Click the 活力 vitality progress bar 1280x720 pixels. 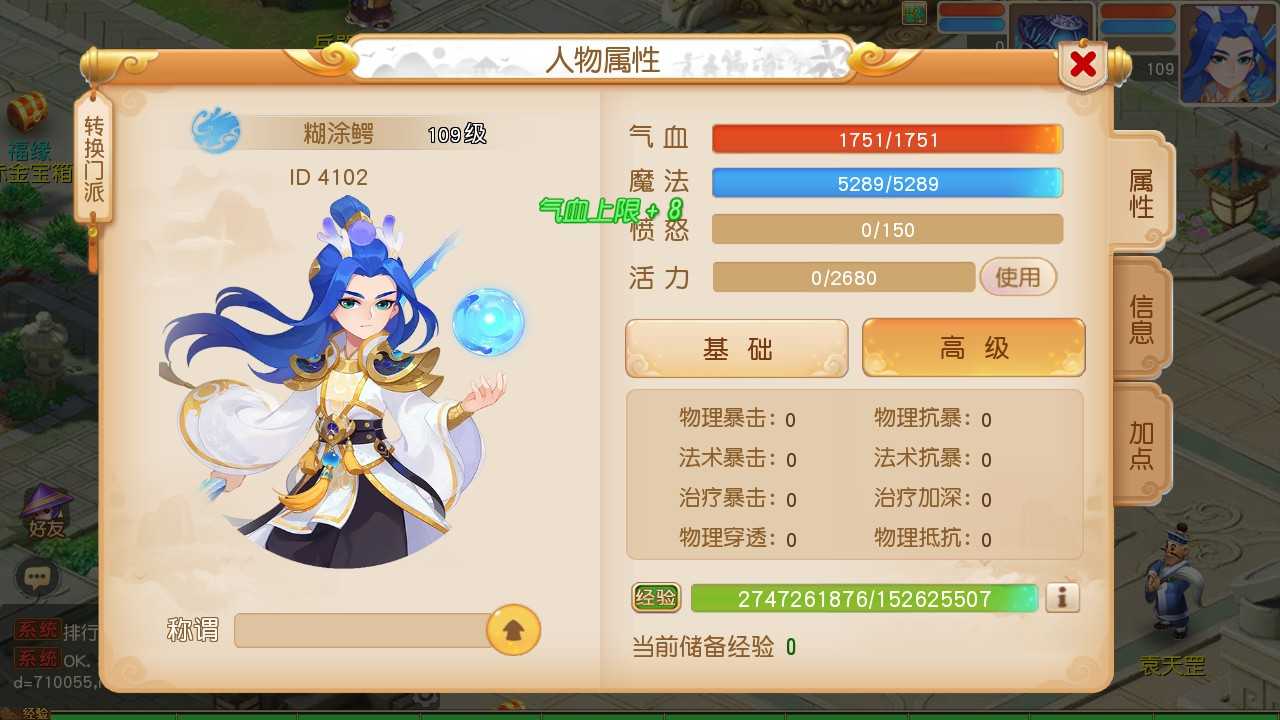(x=843, y=277)
